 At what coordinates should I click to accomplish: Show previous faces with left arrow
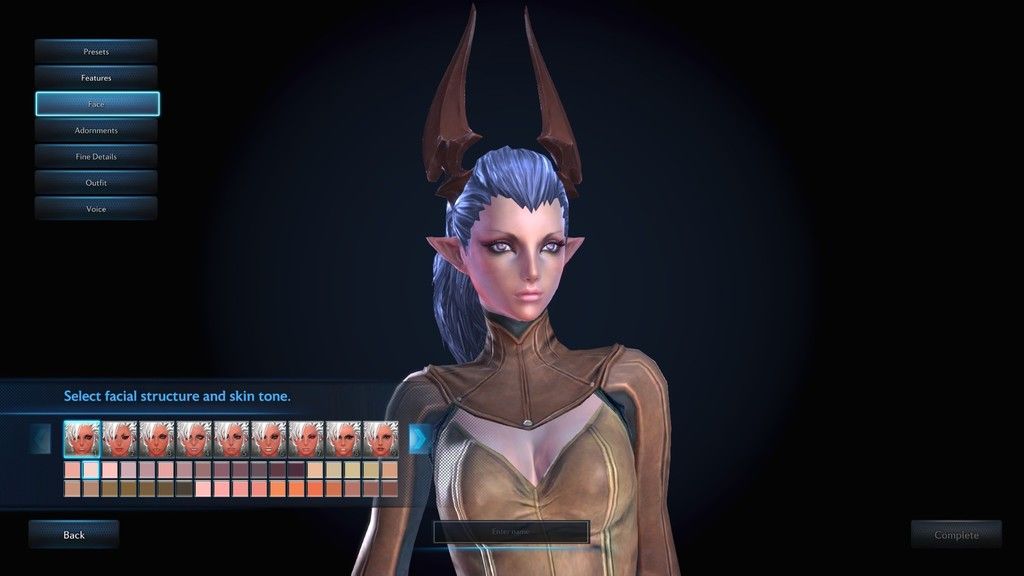coord(41,438)
